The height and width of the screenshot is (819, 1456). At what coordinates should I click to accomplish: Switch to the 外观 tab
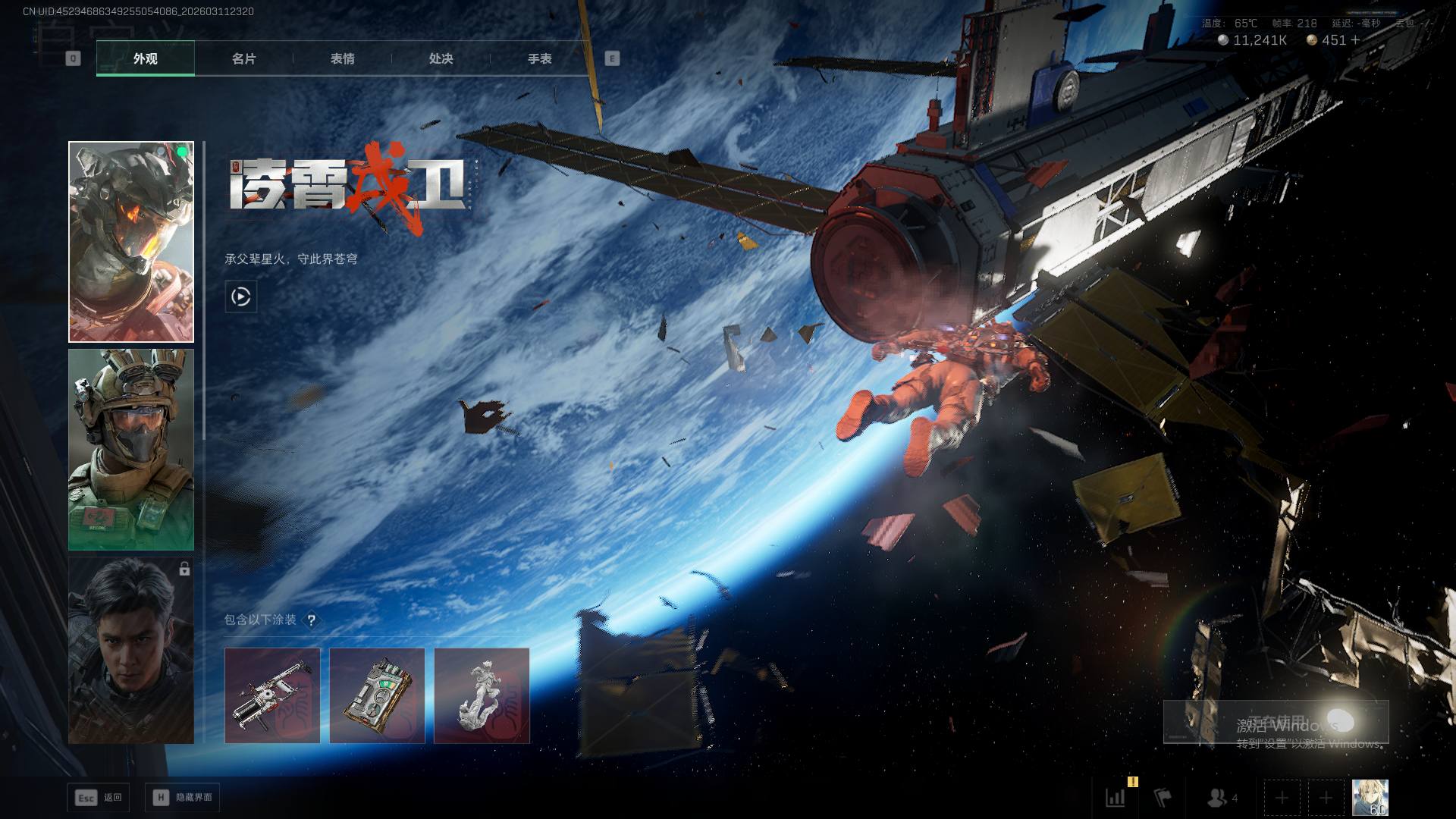tap(145, 58)
